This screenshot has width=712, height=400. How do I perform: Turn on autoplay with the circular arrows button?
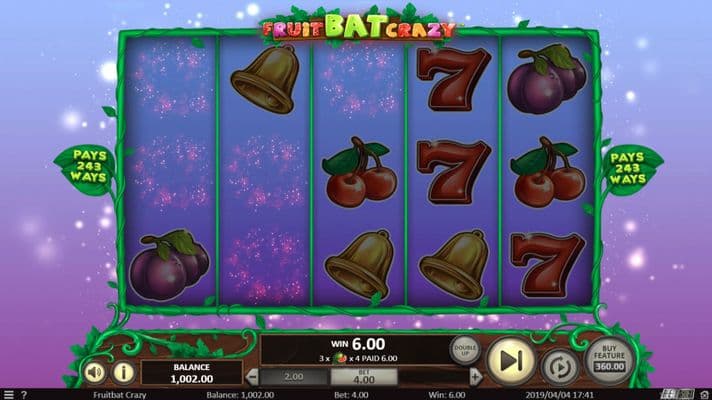click(x=560, y=368)
